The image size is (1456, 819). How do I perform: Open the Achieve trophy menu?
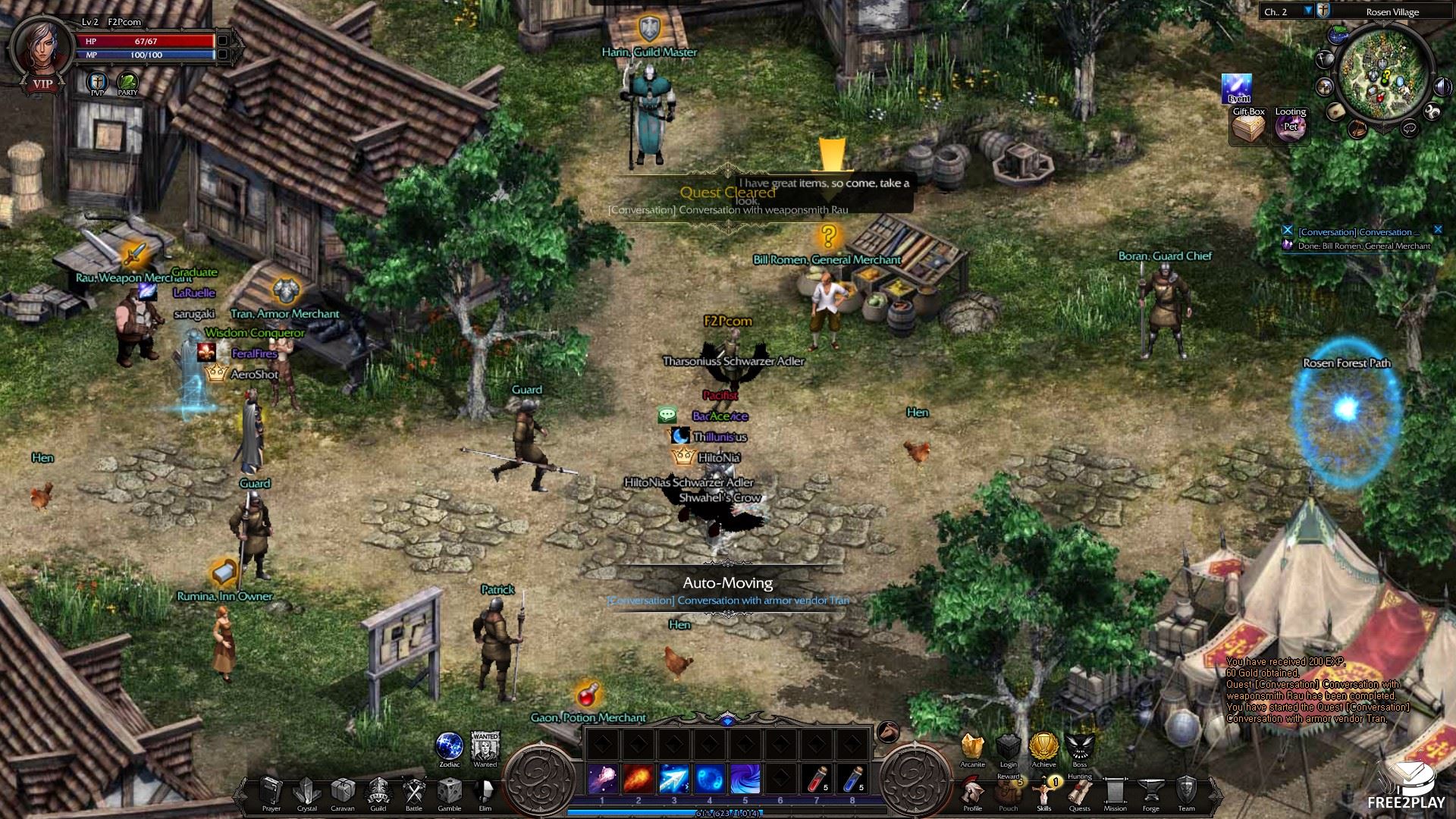1043,747
